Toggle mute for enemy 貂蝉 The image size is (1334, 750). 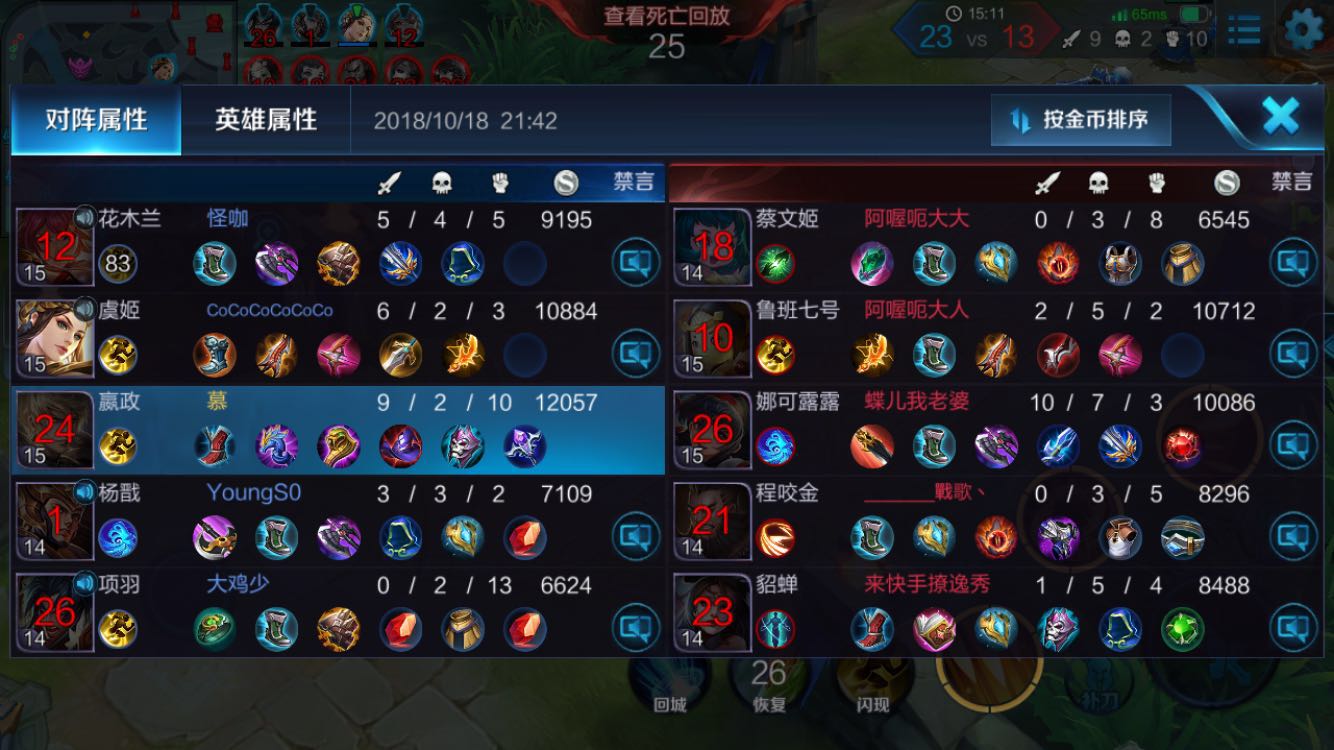(x=1293, y=629)
